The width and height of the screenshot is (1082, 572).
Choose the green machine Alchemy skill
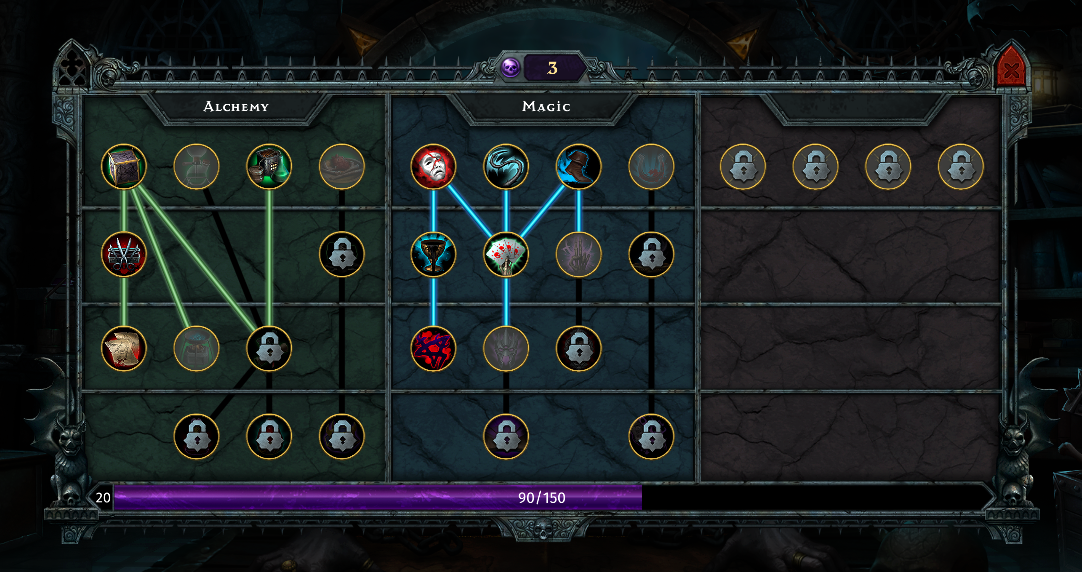tap(269, 167)
